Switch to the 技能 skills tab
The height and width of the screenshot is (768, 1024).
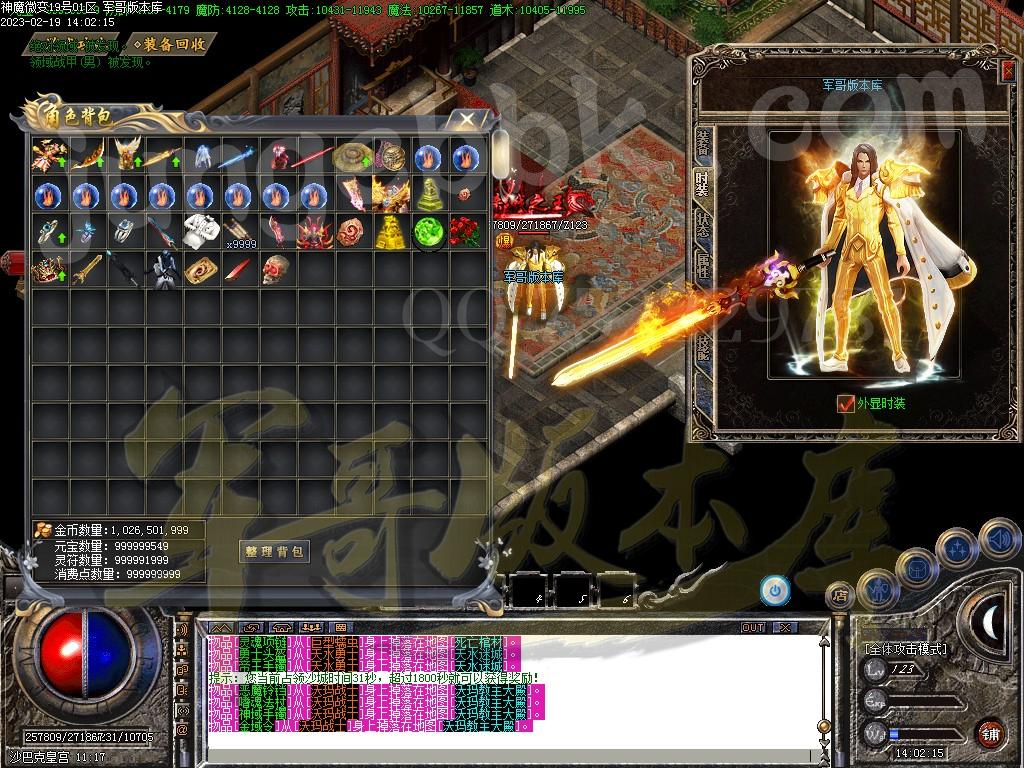[x=703, y=345]
